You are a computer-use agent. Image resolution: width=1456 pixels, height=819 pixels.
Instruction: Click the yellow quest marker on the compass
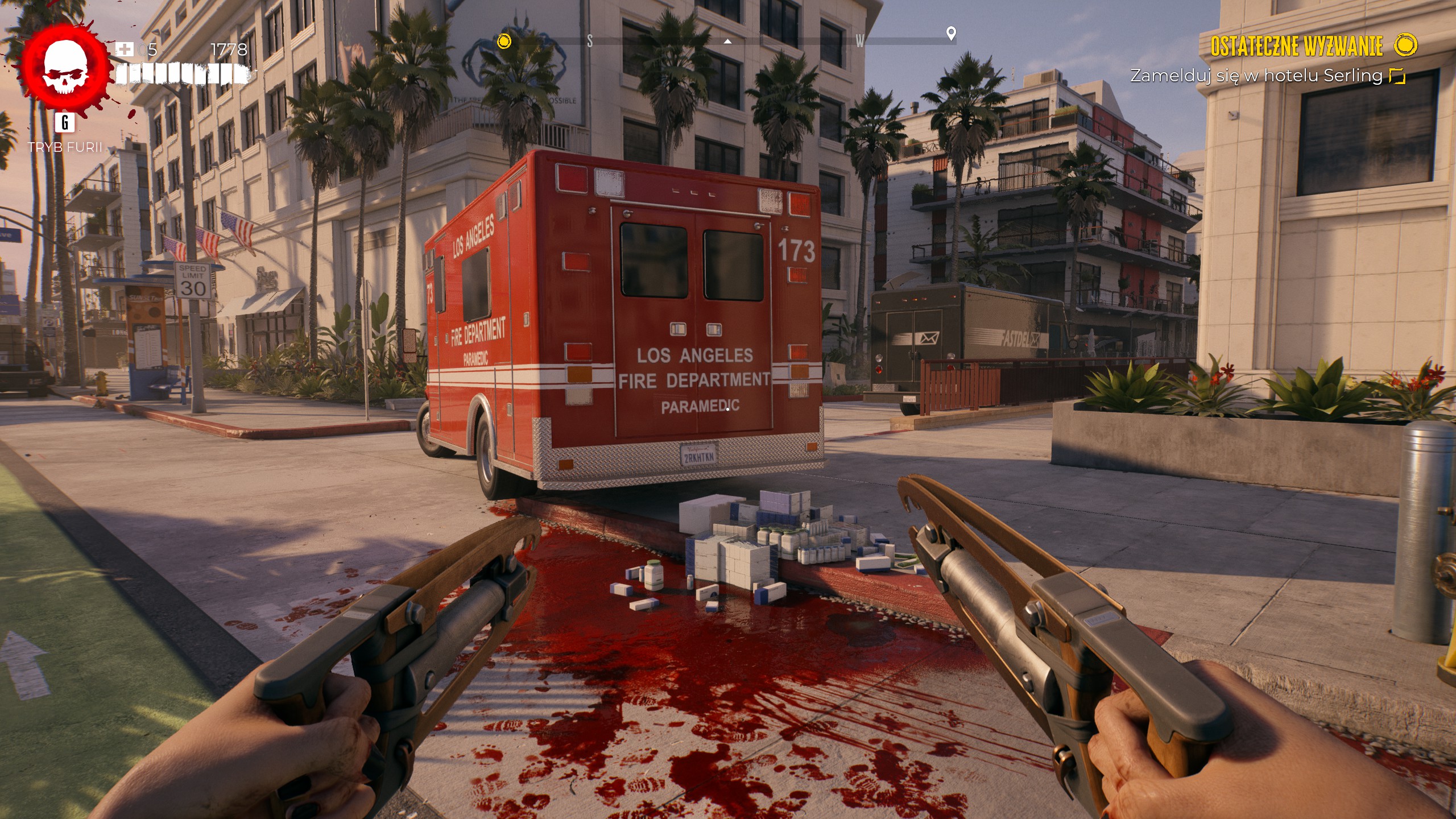pos(504,42)
